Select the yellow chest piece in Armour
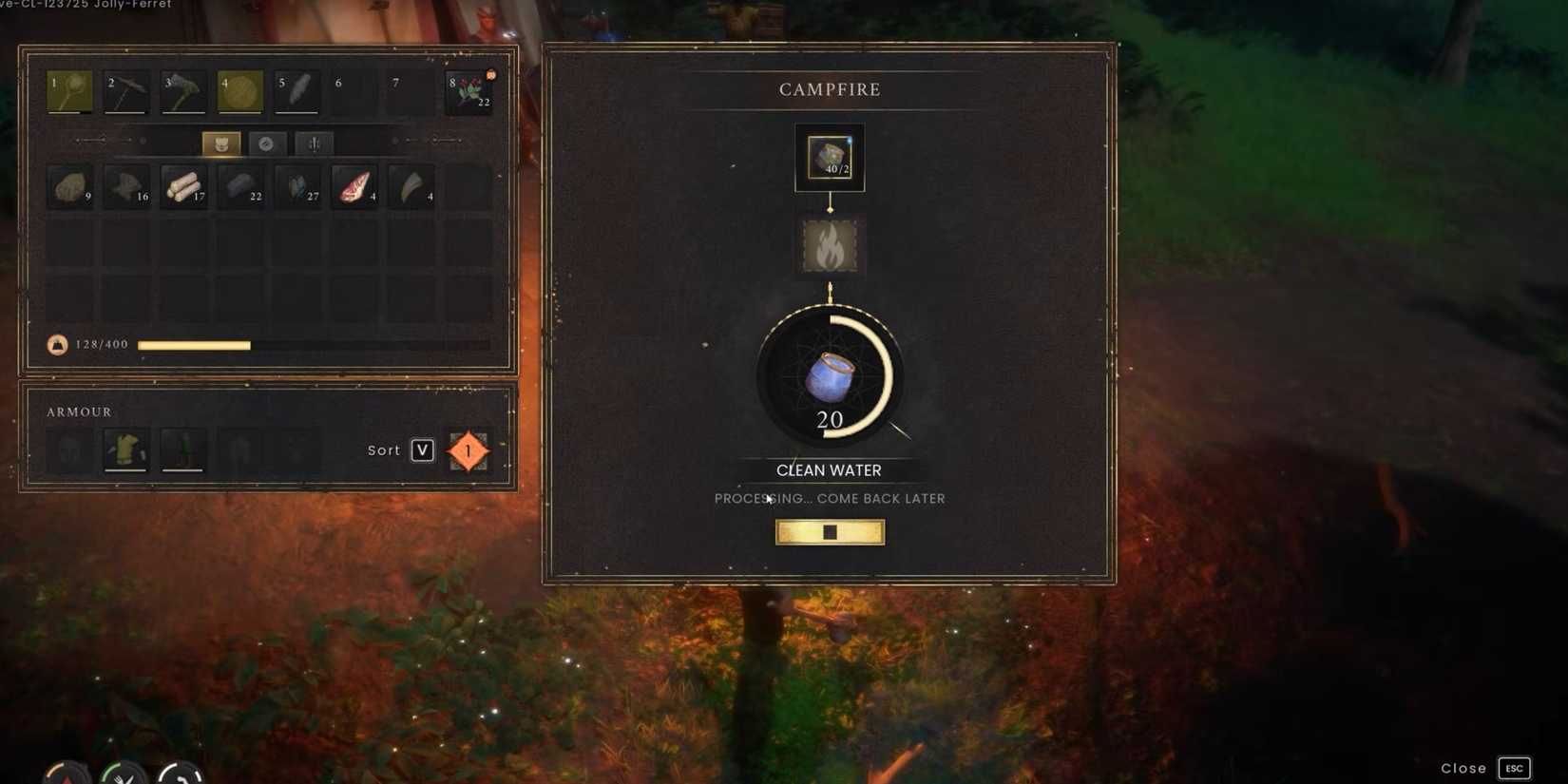This screenshot has width=1568, height=784. 126,449
